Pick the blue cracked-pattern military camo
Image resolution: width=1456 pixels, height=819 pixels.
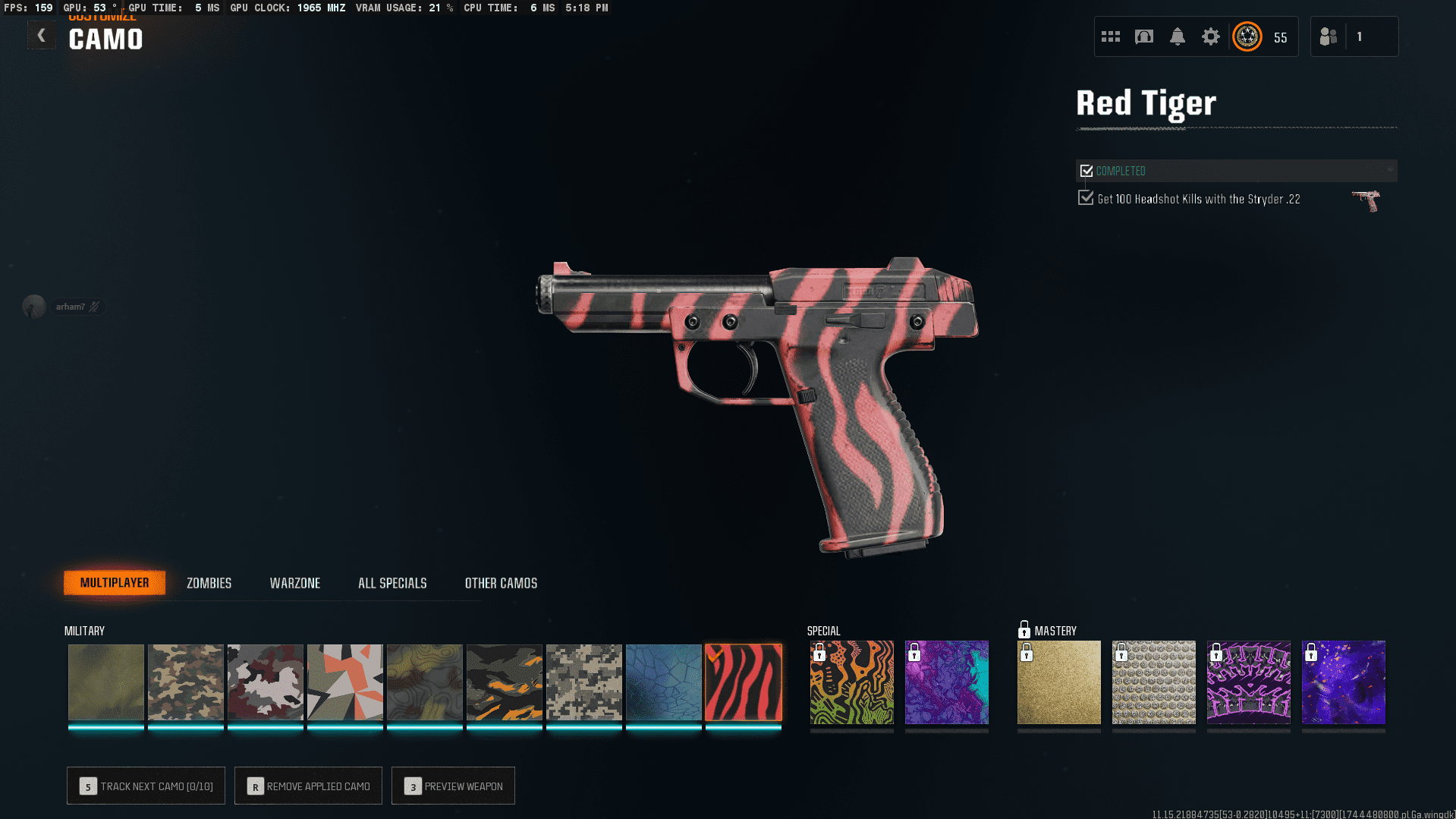(664, 682)
